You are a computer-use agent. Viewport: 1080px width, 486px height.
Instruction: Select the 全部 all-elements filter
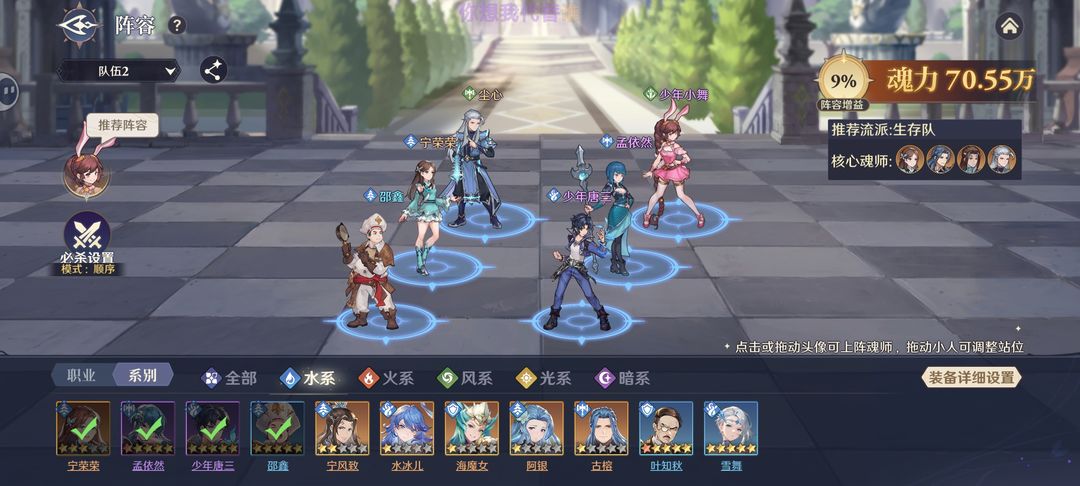(230, 378)
